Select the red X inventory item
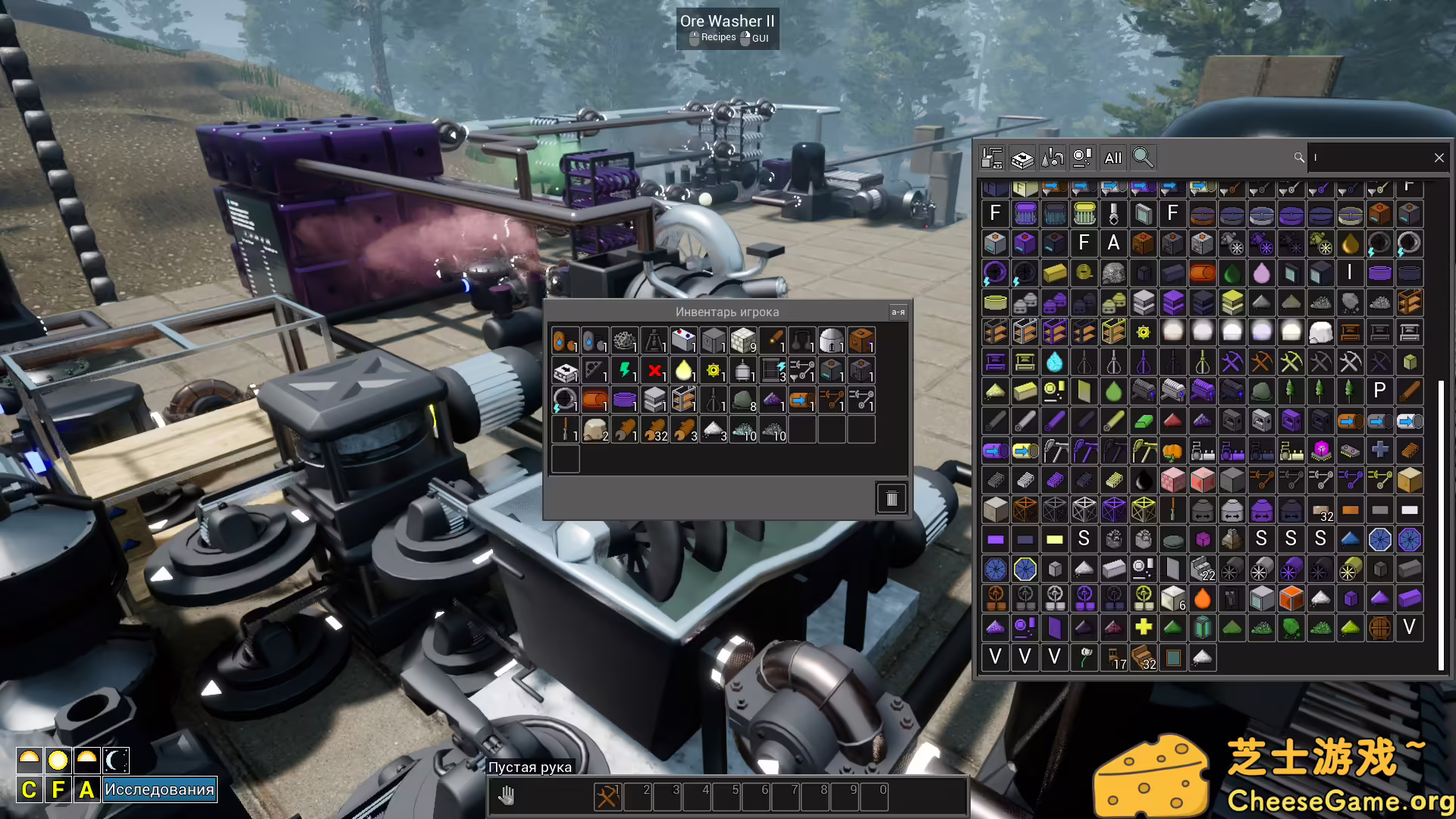The image size is (1456, 819). [x=654, y=371]
